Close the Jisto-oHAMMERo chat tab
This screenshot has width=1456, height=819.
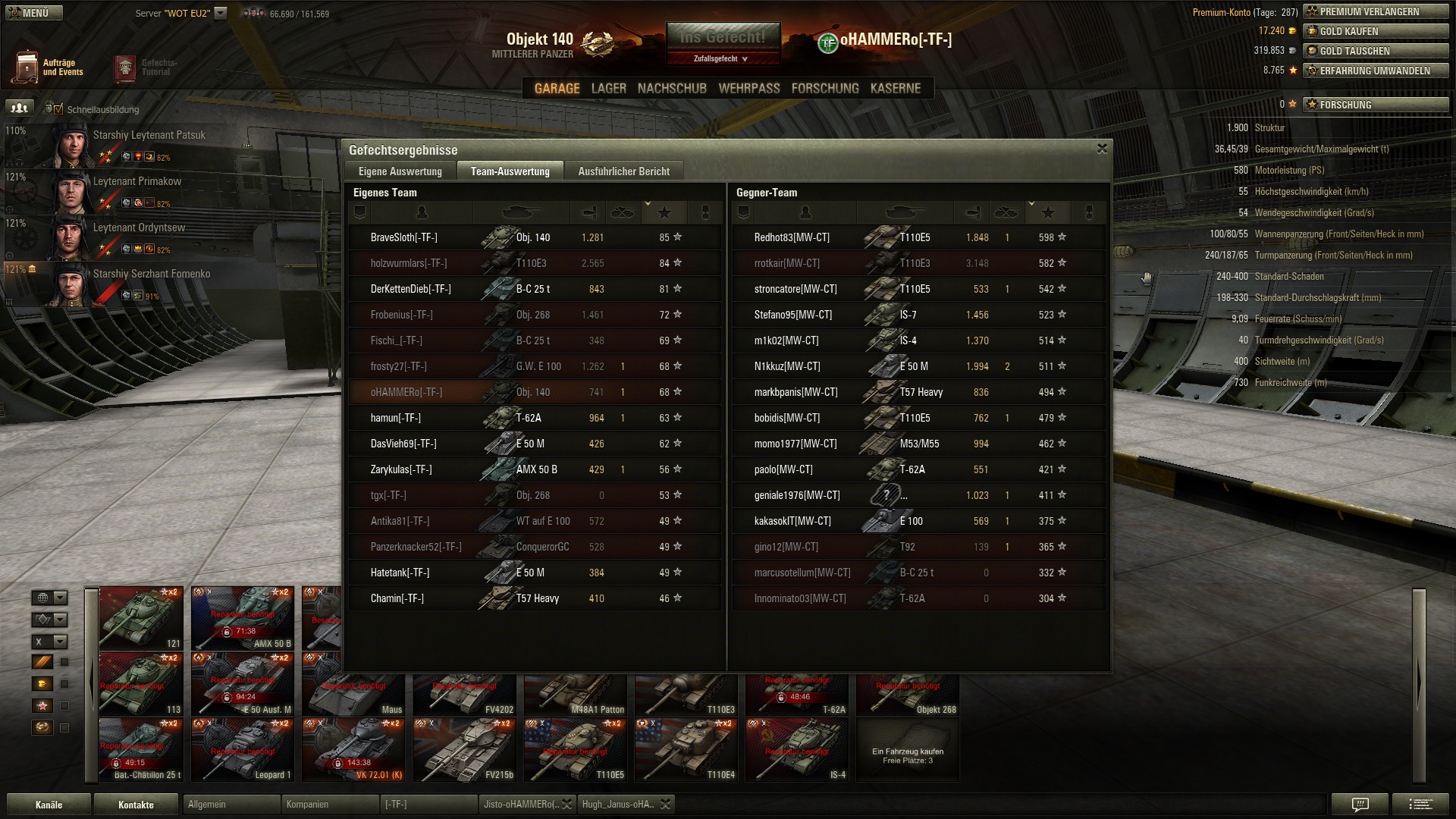(566, 805)
